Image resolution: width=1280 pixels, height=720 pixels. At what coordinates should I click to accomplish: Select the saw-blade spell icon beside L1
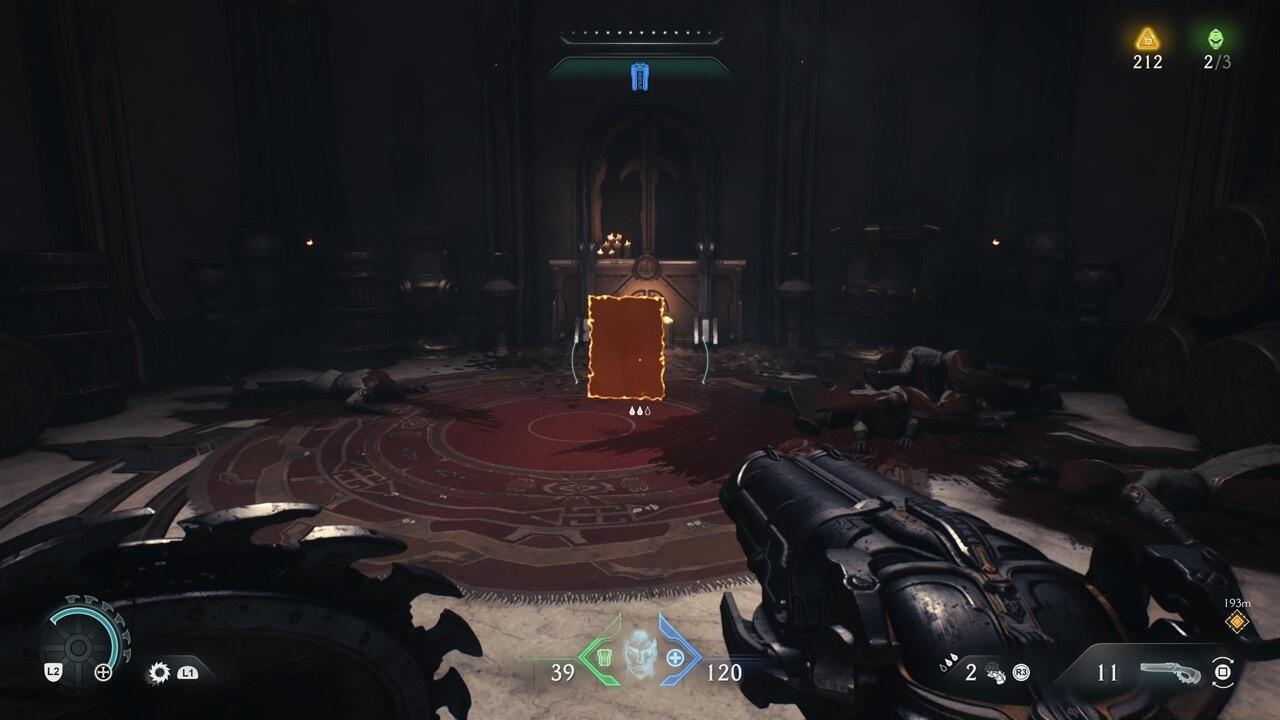tap(159, 672)
